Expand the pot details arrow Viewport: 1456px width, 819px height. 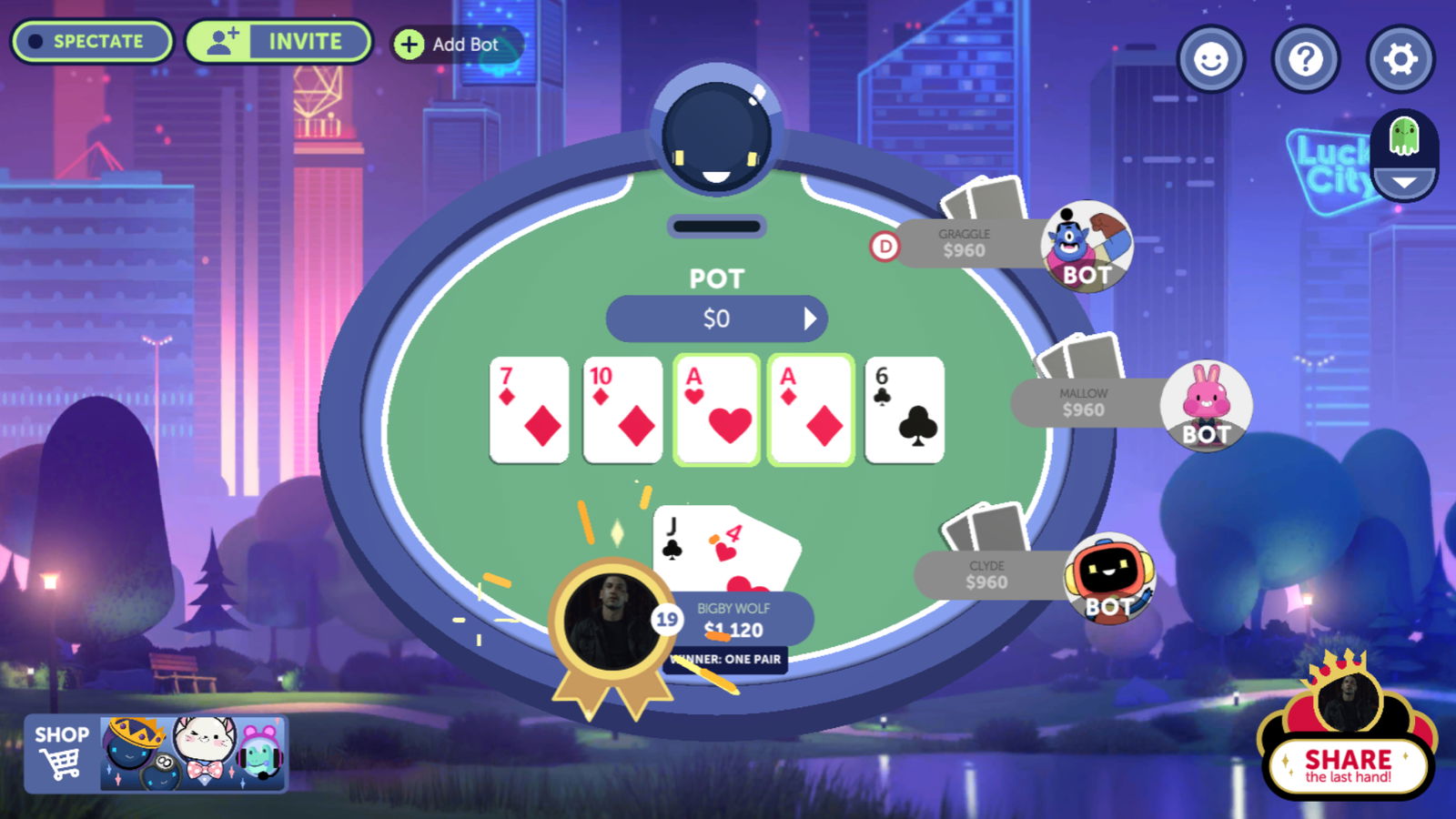pos(811,318)
